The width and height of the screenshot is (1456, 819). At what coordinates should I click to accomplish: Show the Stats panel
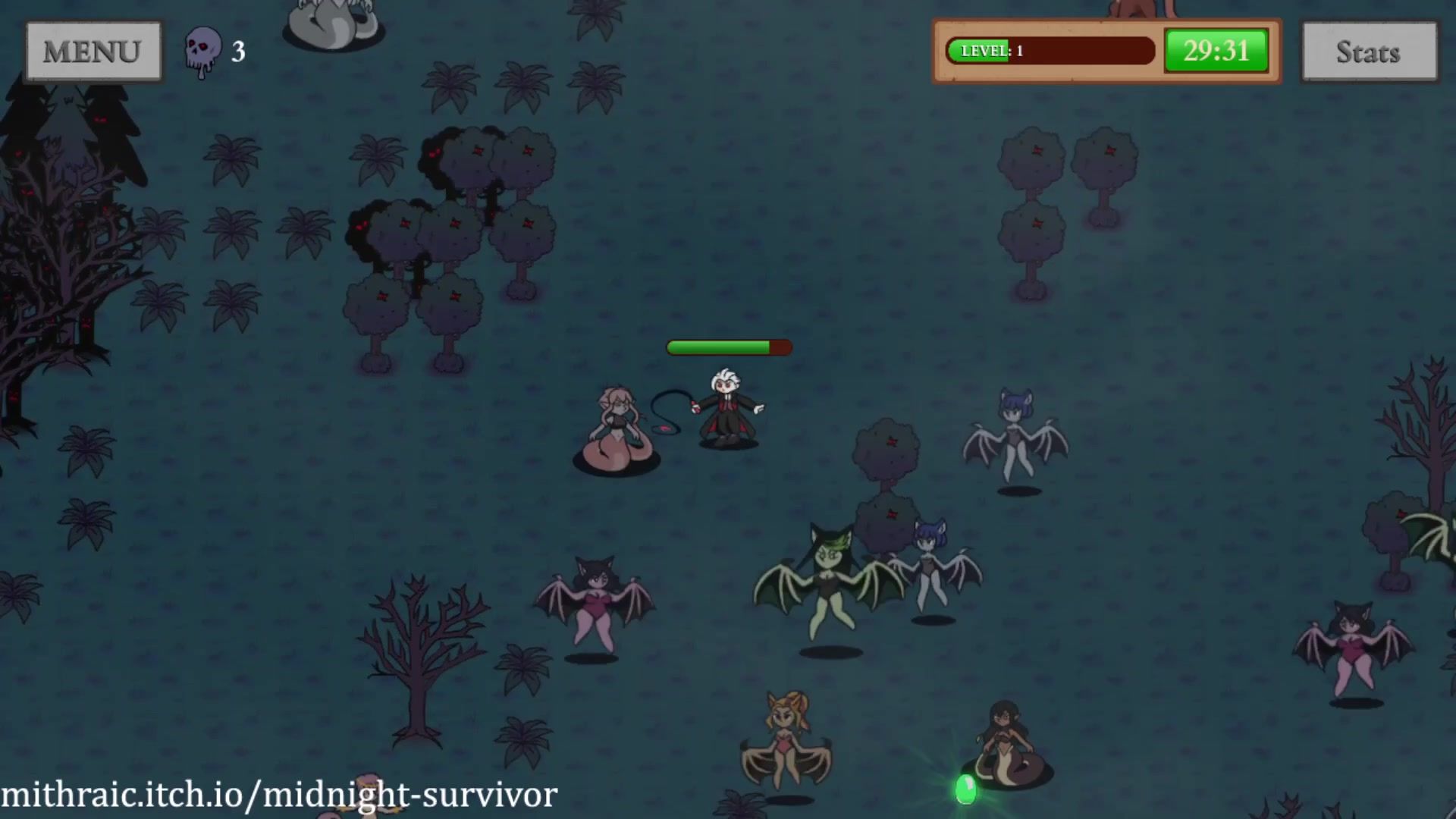click(x=1369, y=52)
